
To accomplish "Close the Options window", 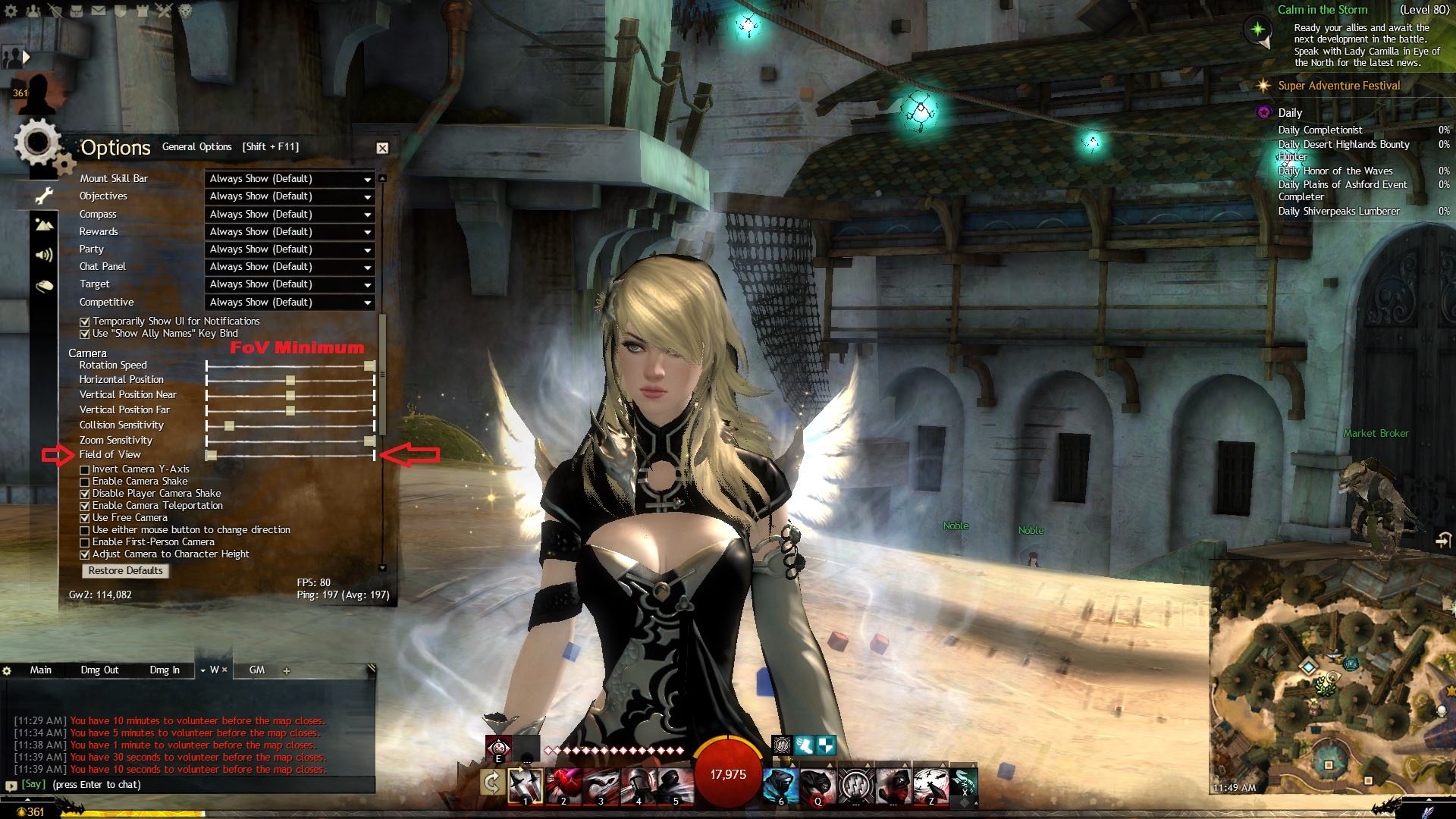I will [x=382, y=148].
